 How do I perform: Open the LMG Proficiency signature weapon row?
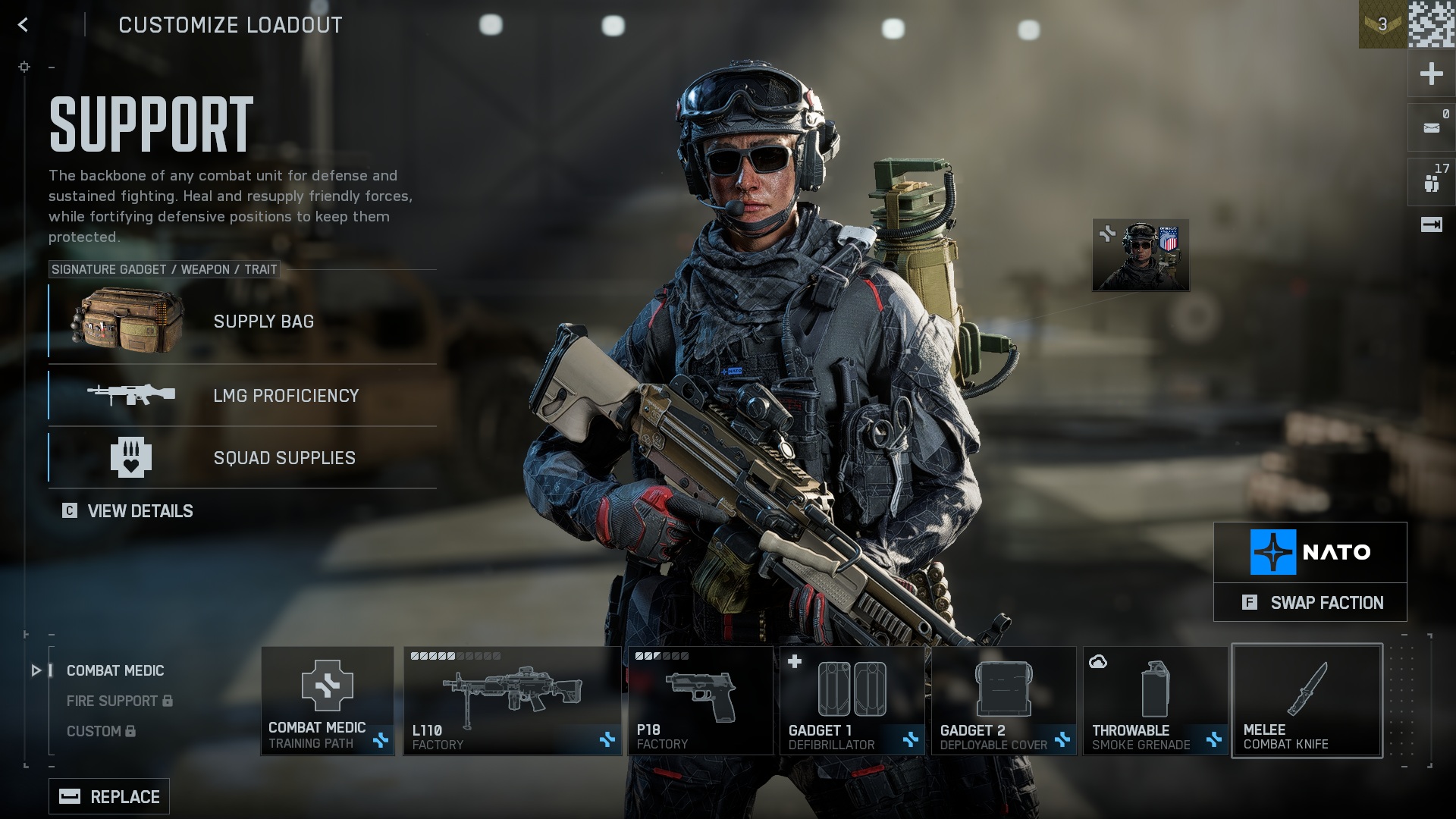tap(243, 395)
